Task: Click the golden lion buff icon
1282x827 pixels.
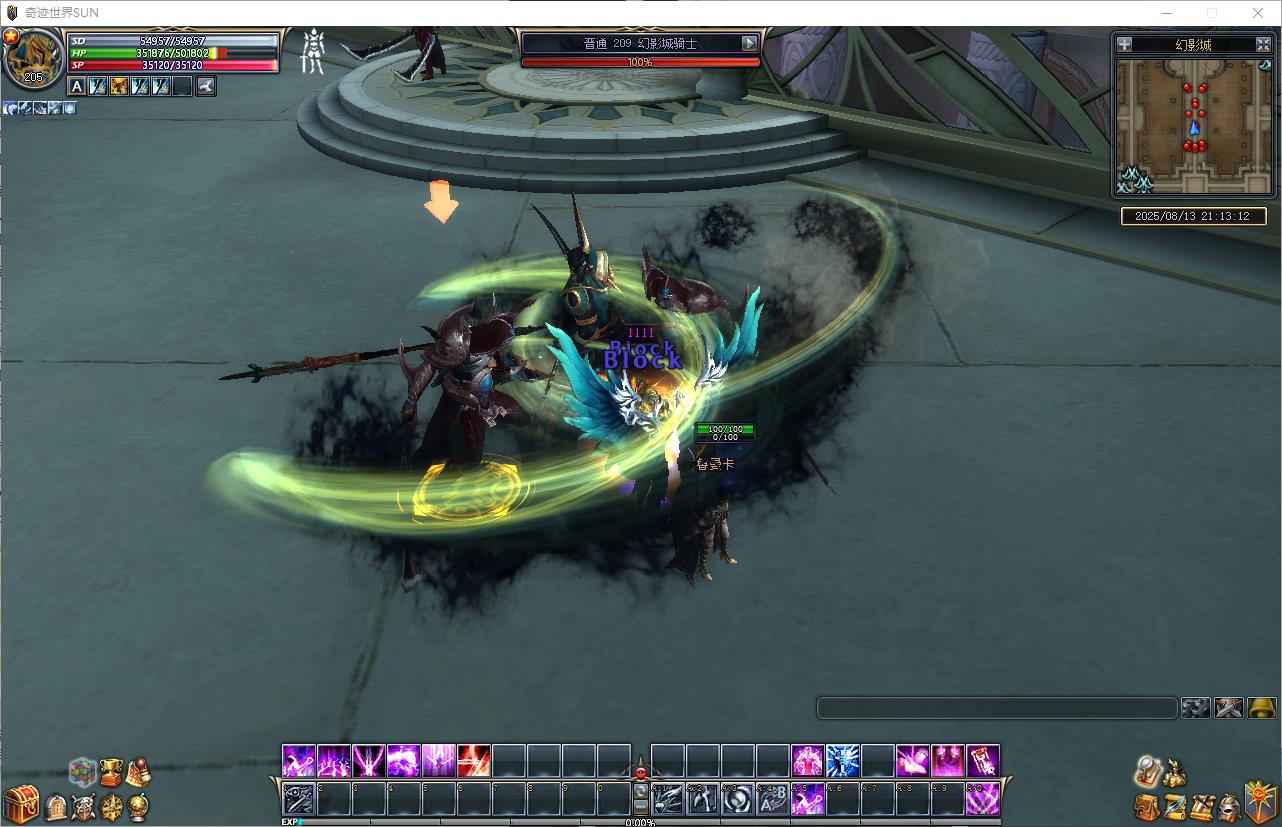Action: pos(119,87)
